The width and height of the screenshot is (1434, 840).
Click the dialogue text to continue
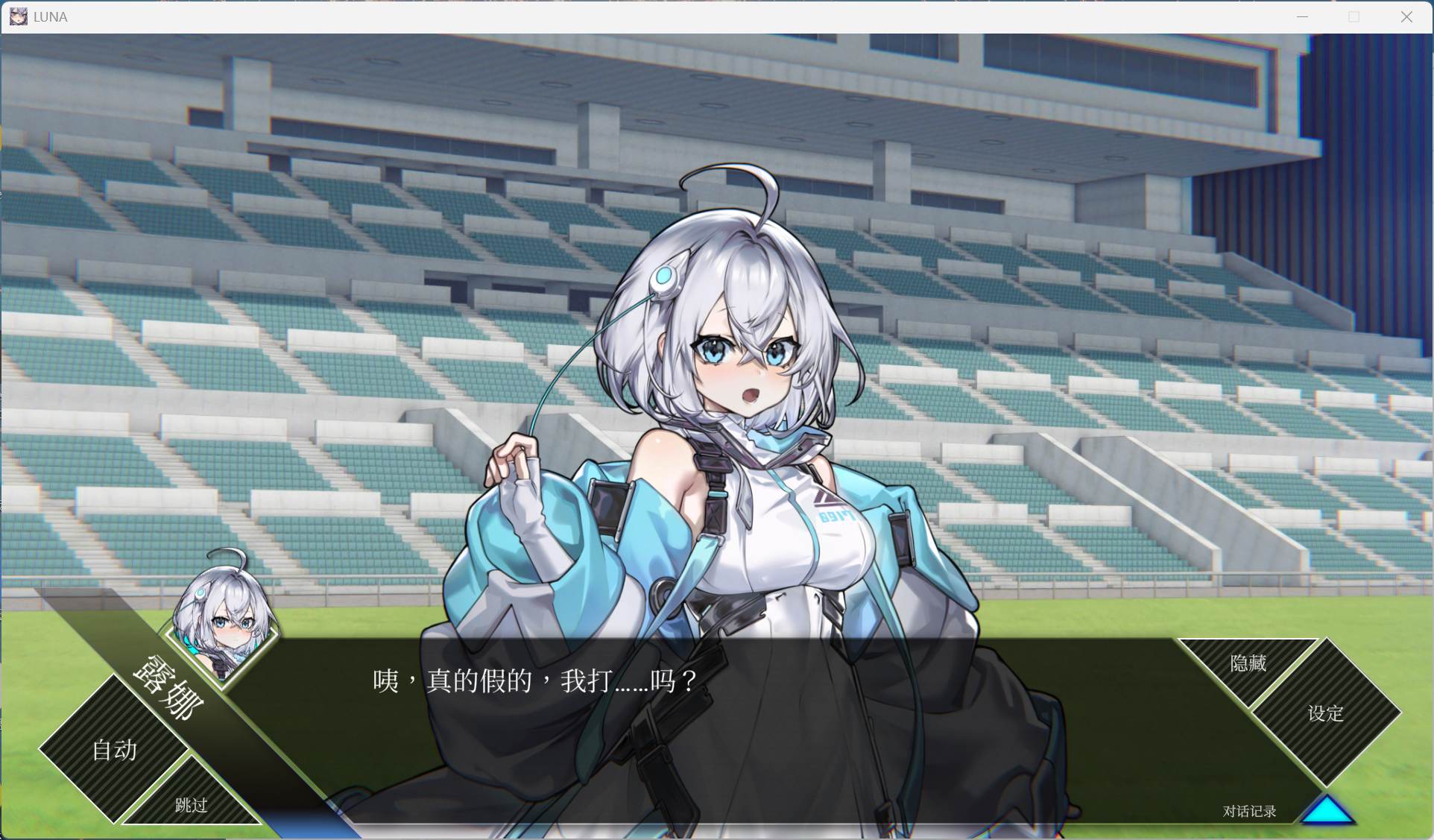pos(531,680)
